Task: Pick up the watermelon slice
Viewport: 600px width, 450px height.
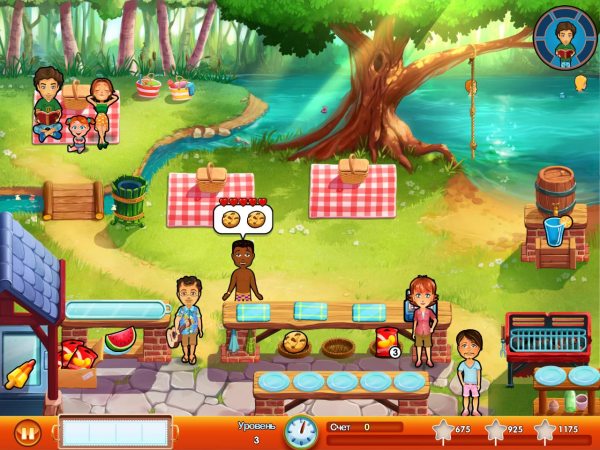Action: (121, 338)
